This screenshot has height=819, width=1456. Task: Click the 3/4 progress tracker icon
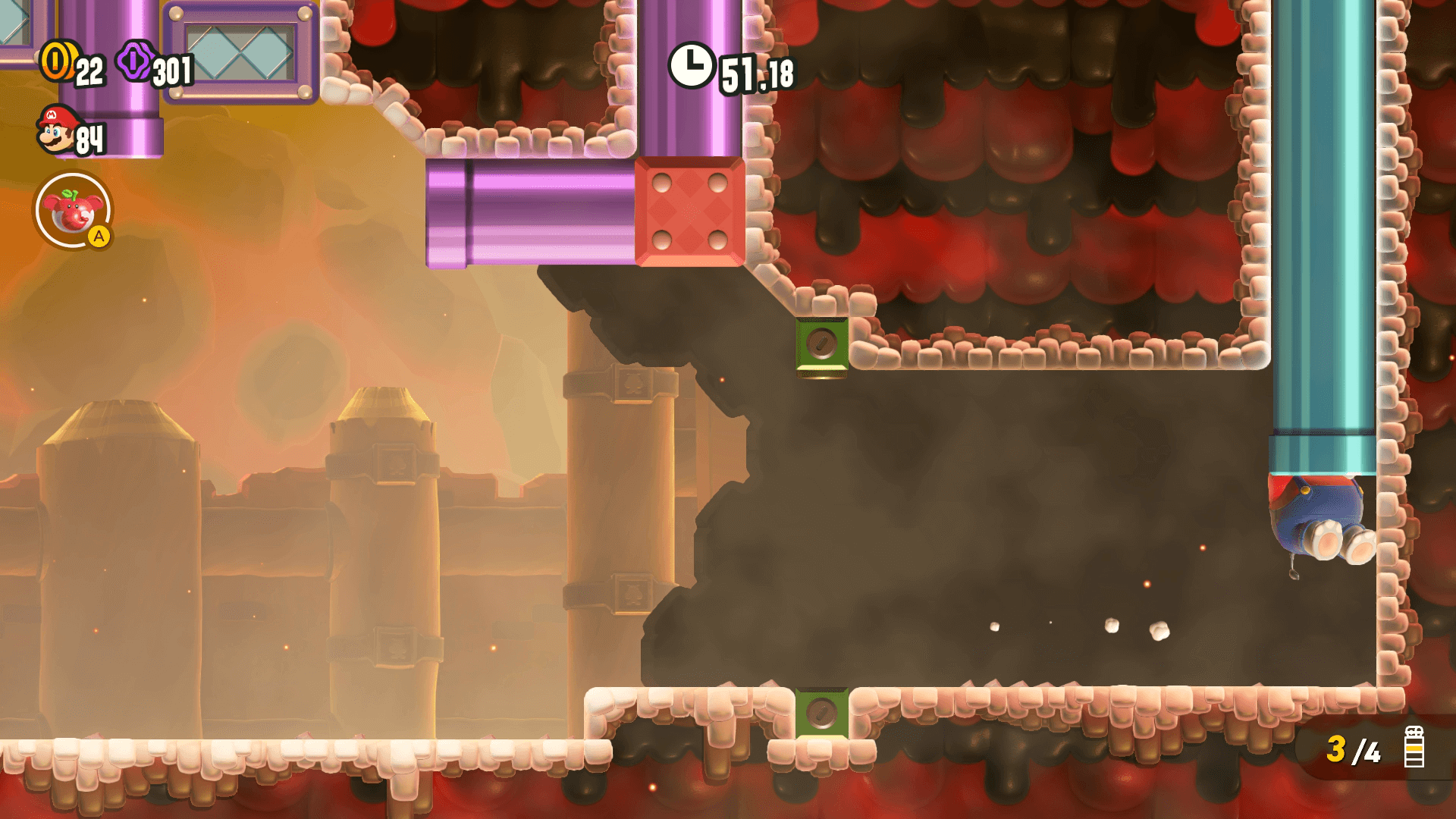click(1414, 748)
